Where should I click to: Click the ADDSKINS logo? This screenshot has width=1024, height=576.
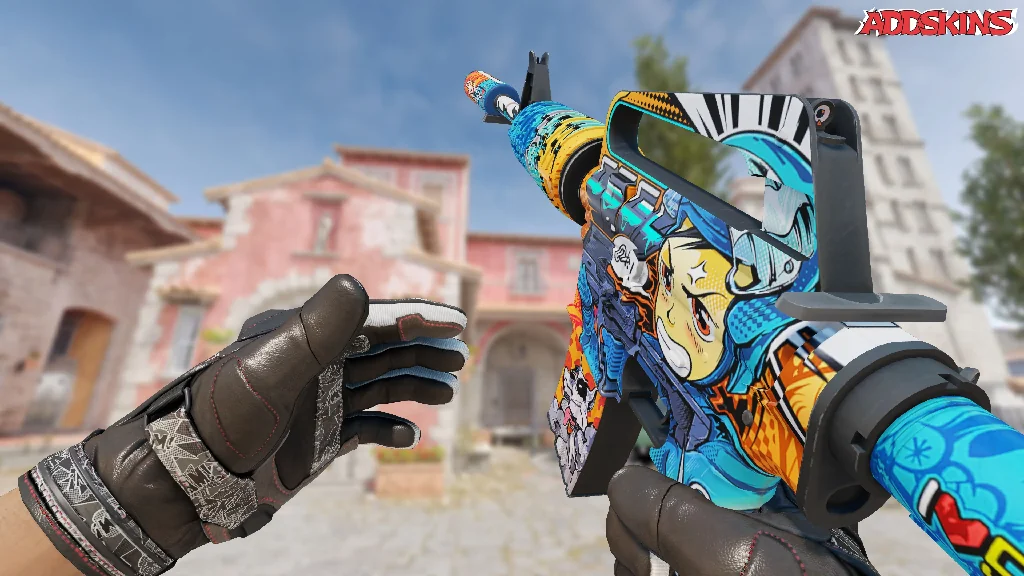click(936, 23)
